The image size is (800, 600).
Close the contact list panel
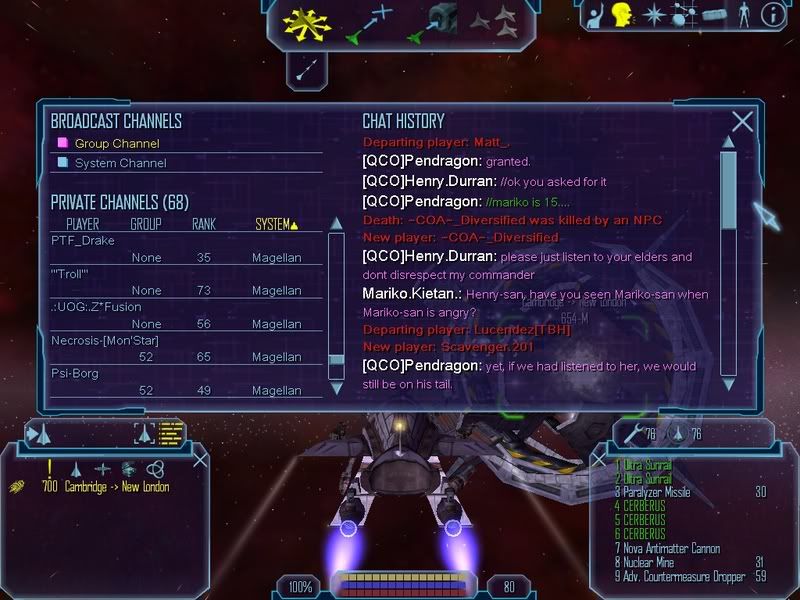click(200, 460)
